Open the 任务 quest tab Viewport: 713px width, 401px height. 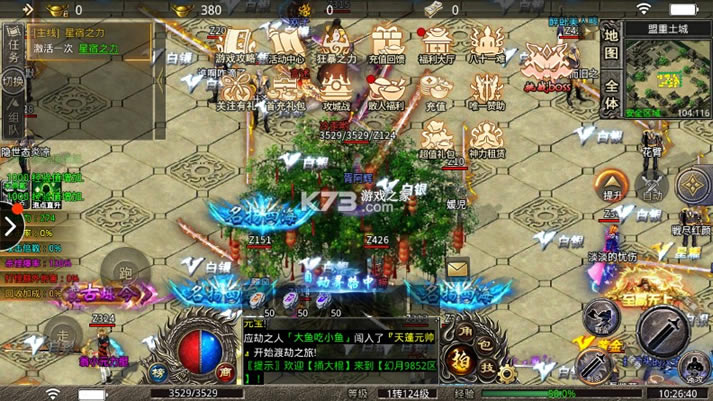[x=13, y=44]
